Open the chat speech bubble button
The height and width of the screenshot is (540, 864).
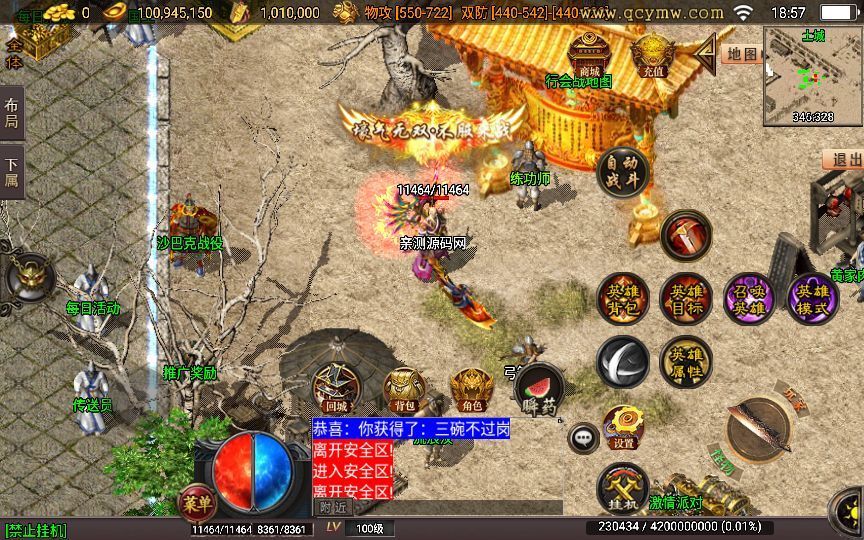583,437
